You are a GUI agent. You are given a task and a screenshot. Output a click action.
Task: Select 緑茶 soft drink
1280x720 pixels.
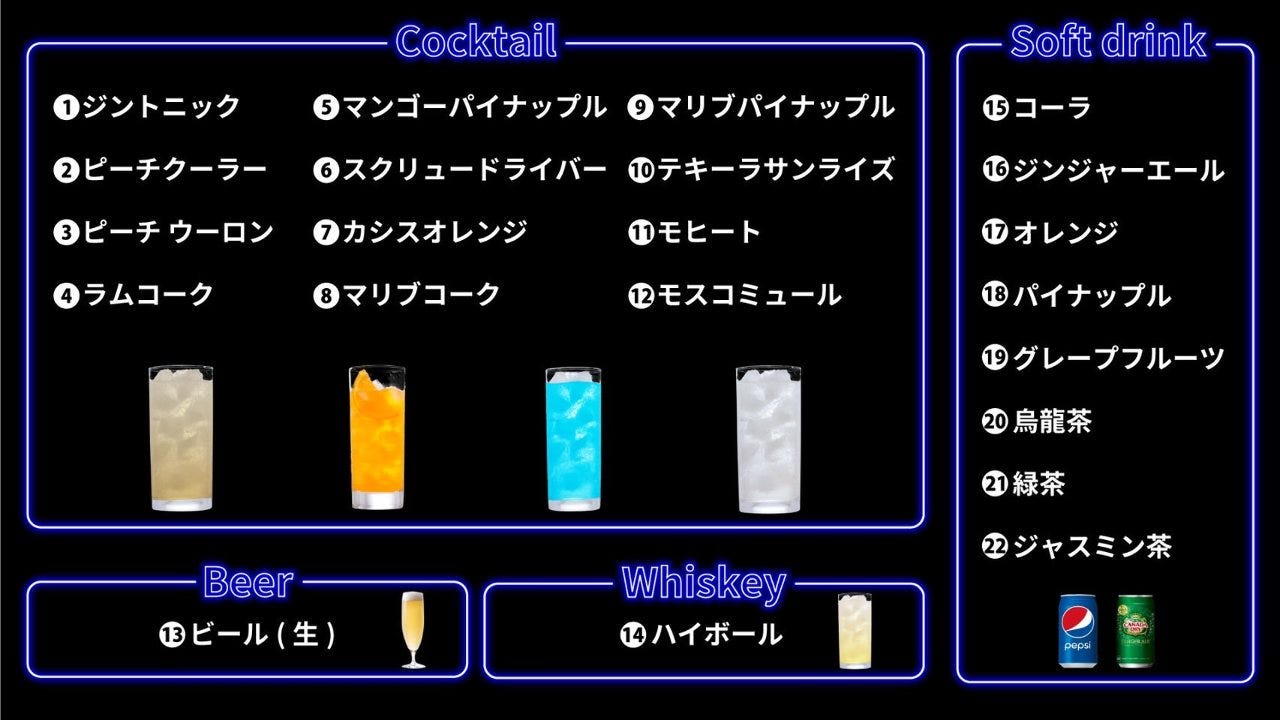pyautogui.click(x=1024, y=484)
